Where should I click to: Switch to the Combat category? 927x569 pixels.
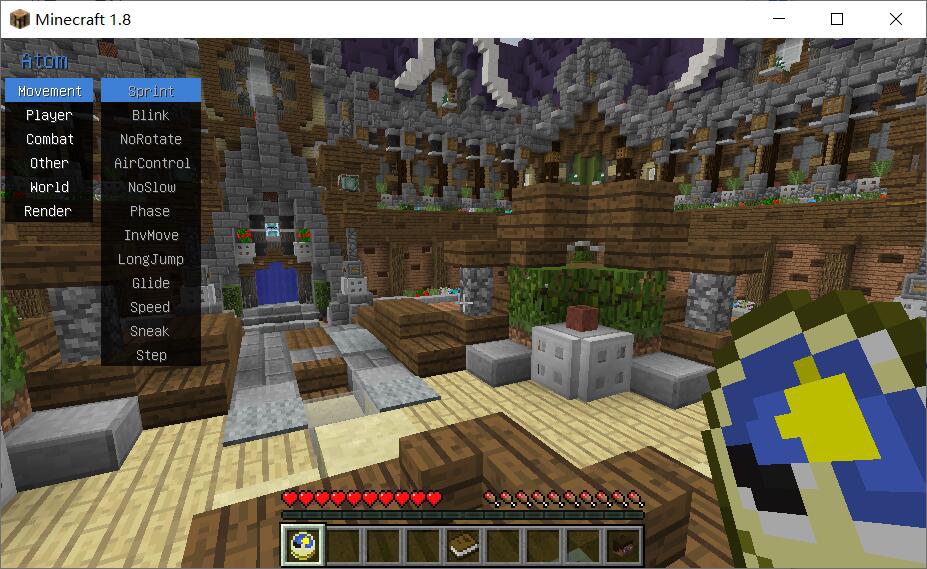tap(49, 139)
